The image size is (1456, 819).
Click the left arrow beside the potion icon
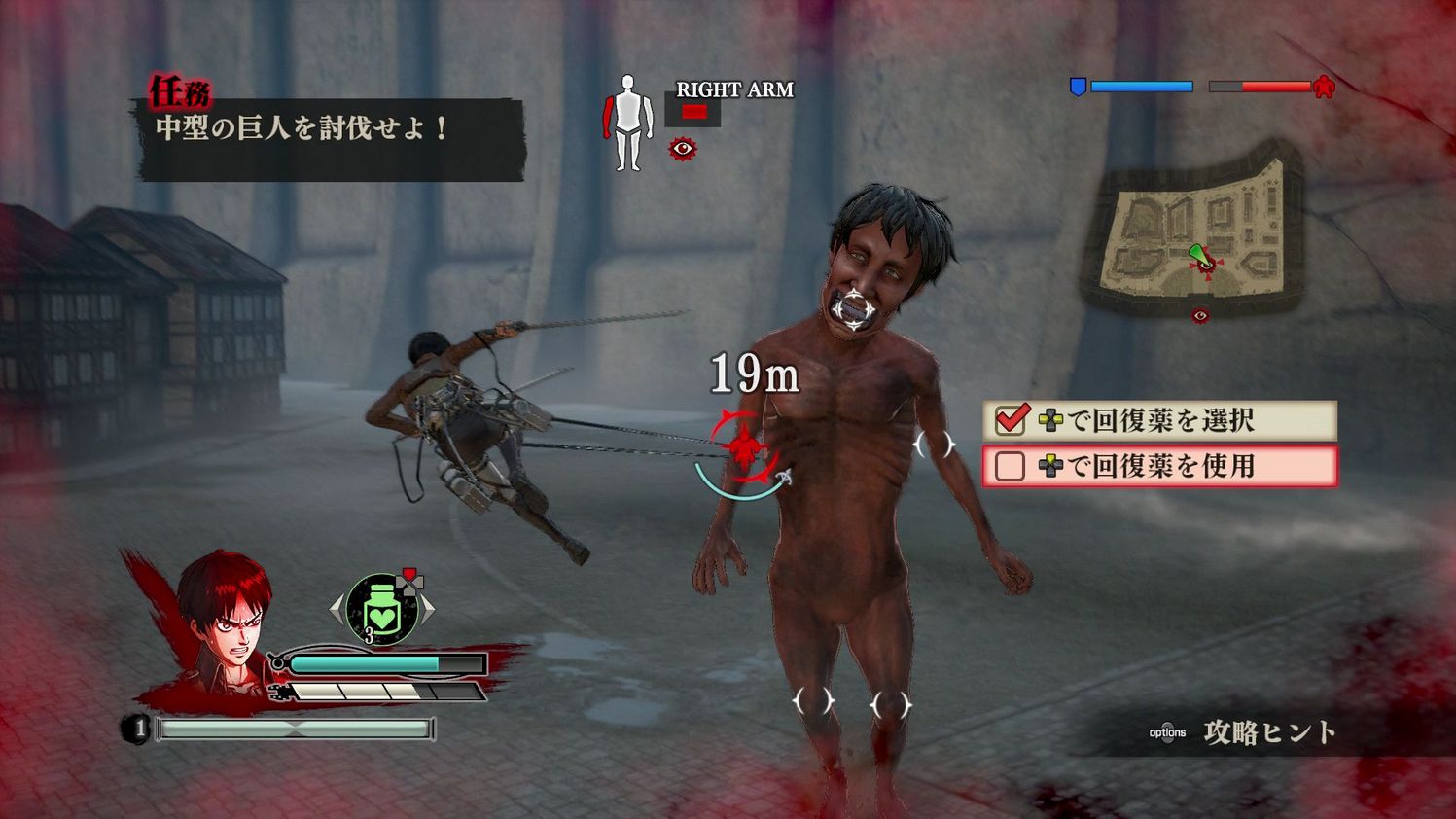click(x=335, y=608)
